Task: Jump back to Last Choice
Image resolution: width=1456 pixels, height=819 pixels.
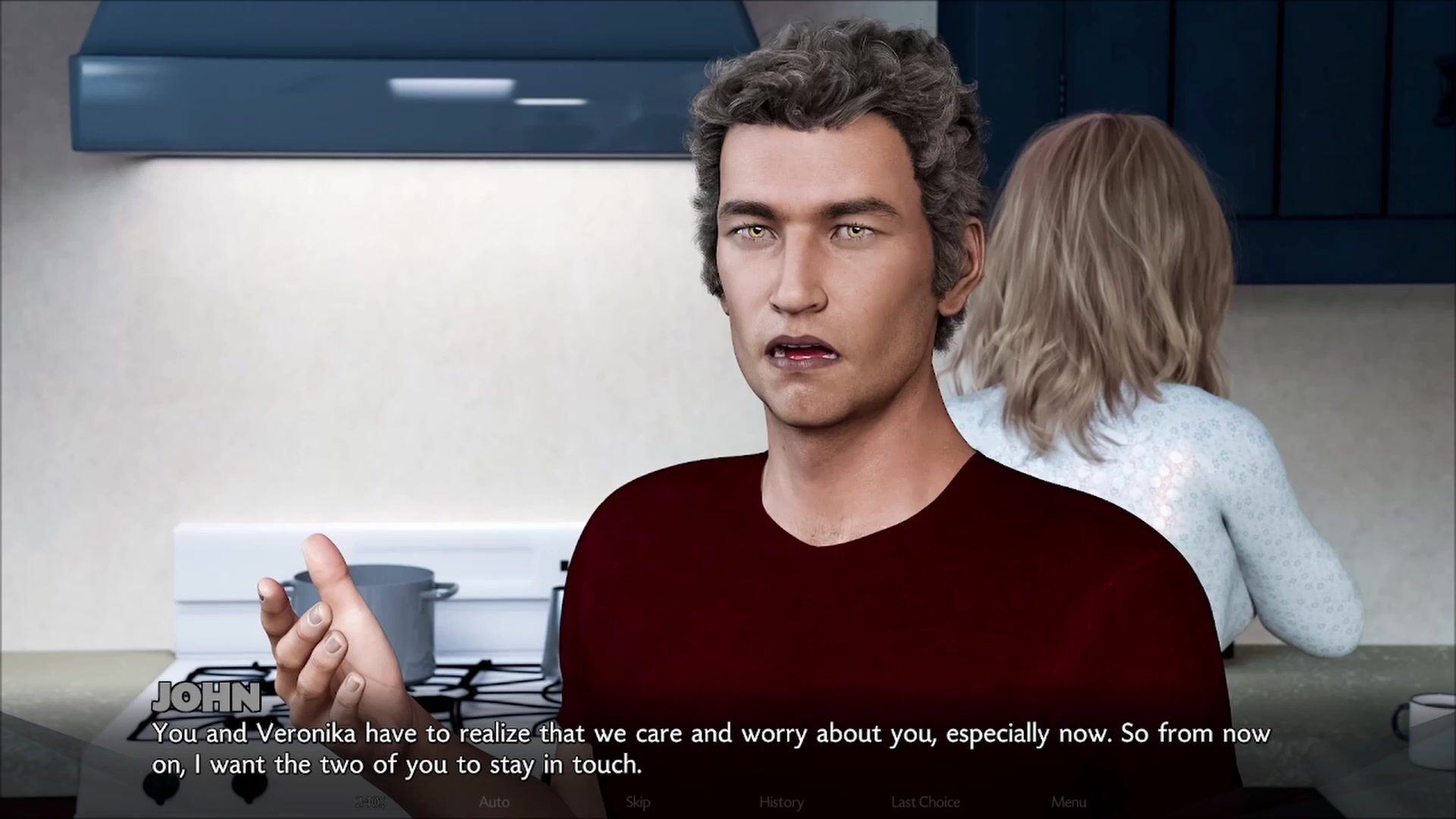Action: pos(925,802)
